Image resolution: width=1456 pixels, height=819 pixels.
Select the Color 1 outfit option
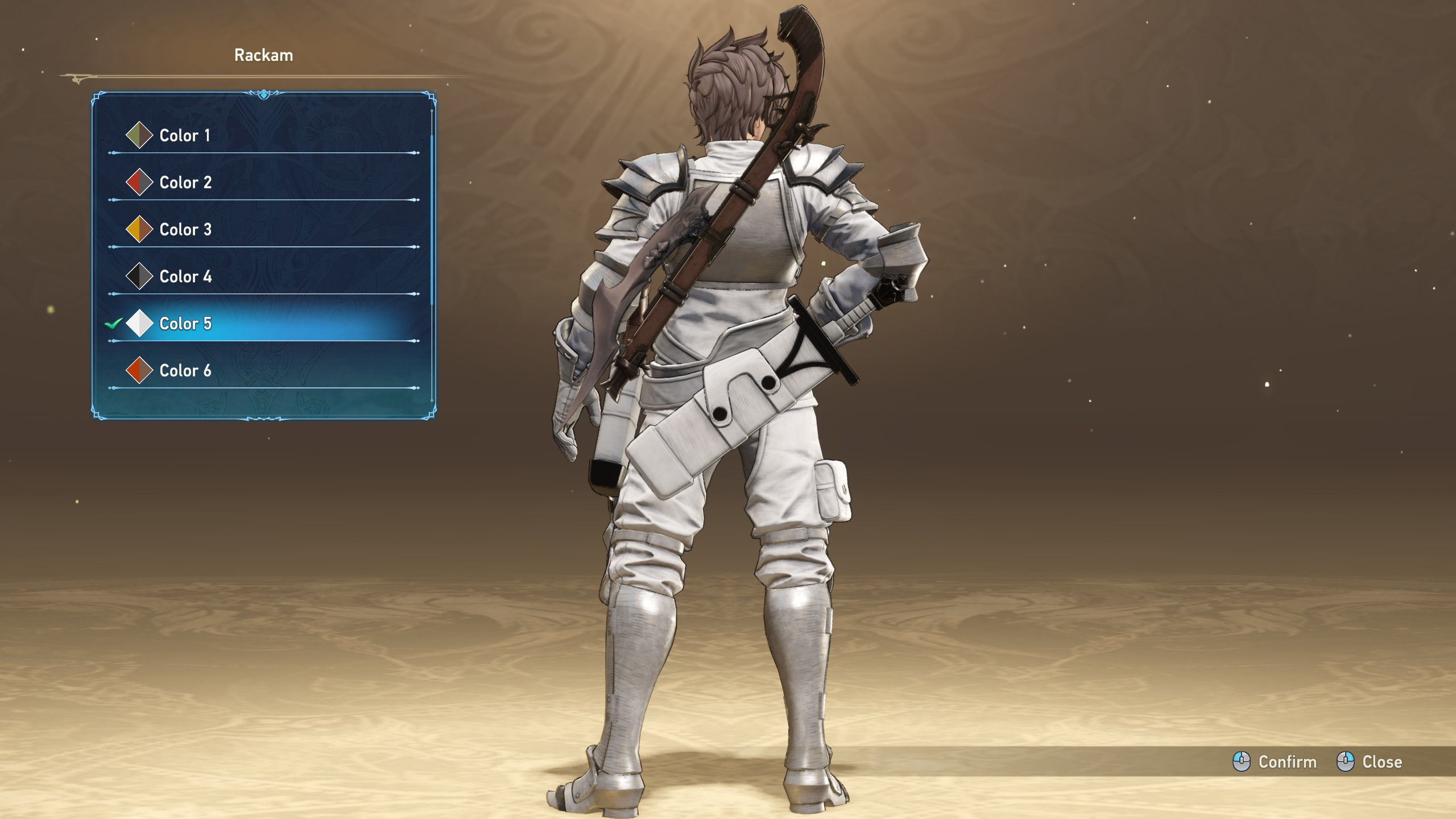pyautogui.click(x=263, y=135)
